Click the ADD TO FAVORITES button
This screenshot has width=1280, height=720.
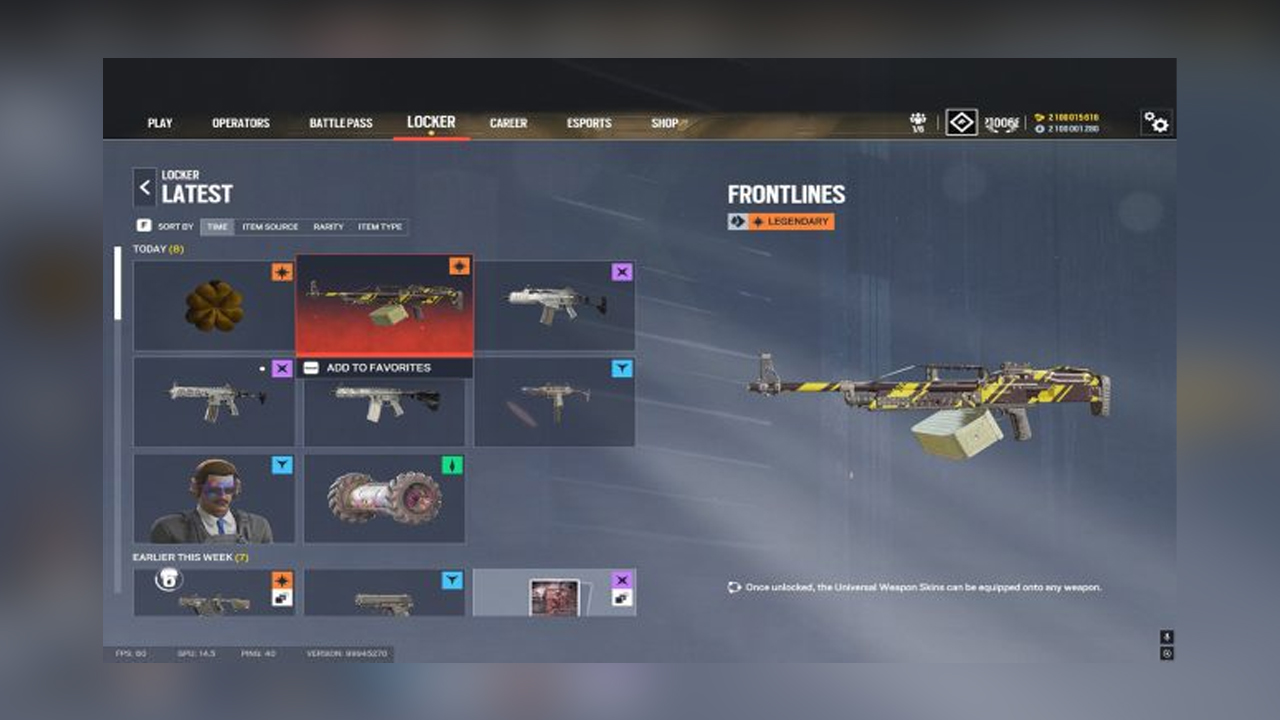pyautogui.click(x=384, y=367)
